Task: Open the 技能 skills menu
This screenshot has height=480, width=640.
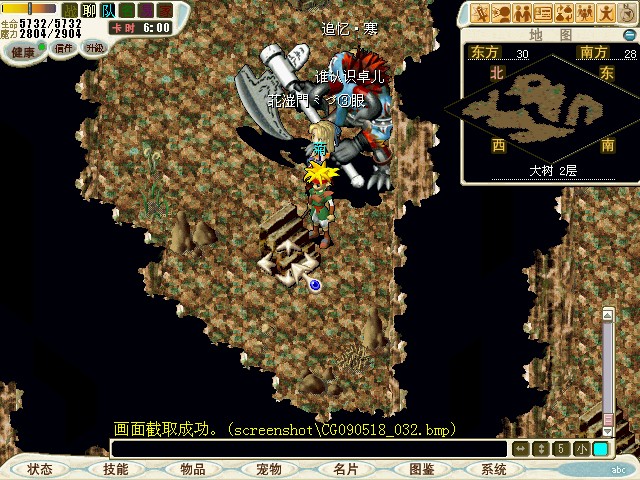Action: point(116,469)
